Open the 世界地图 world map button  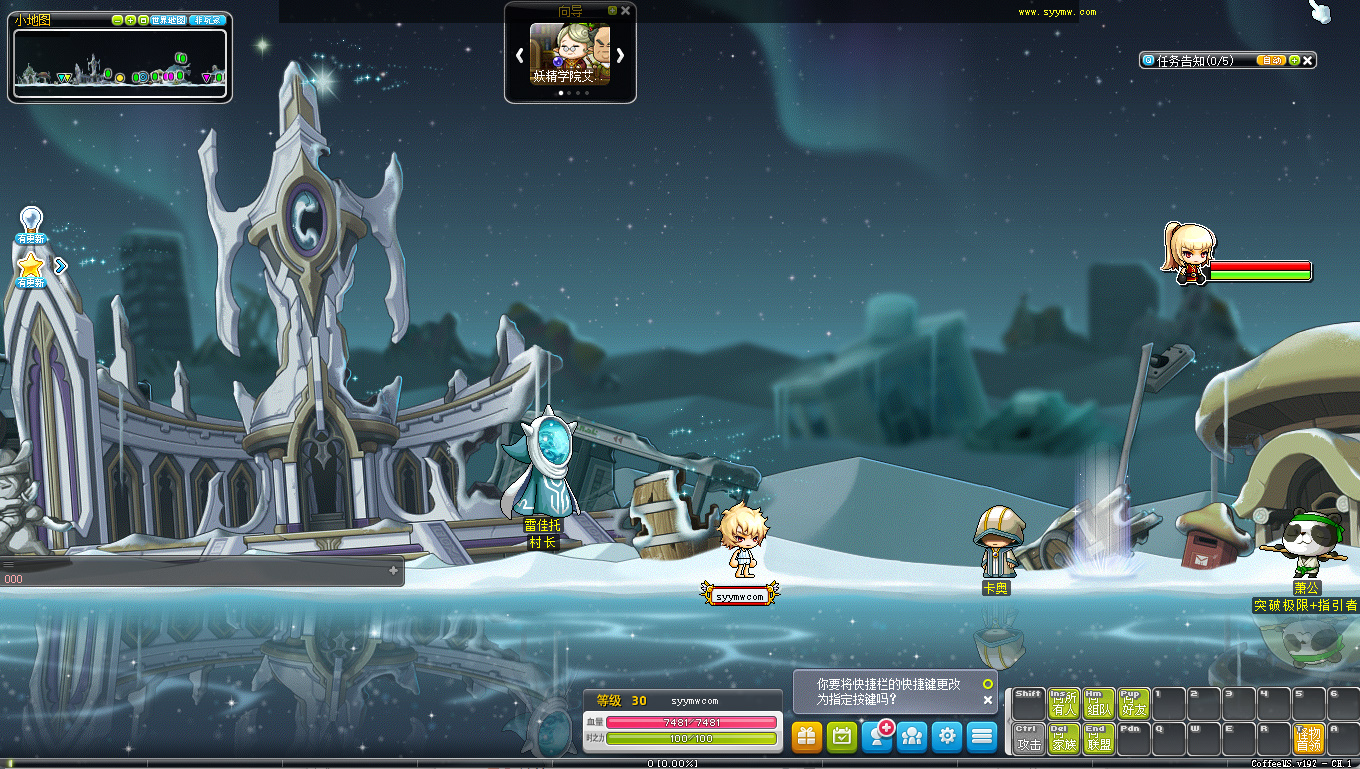(168, 20)
